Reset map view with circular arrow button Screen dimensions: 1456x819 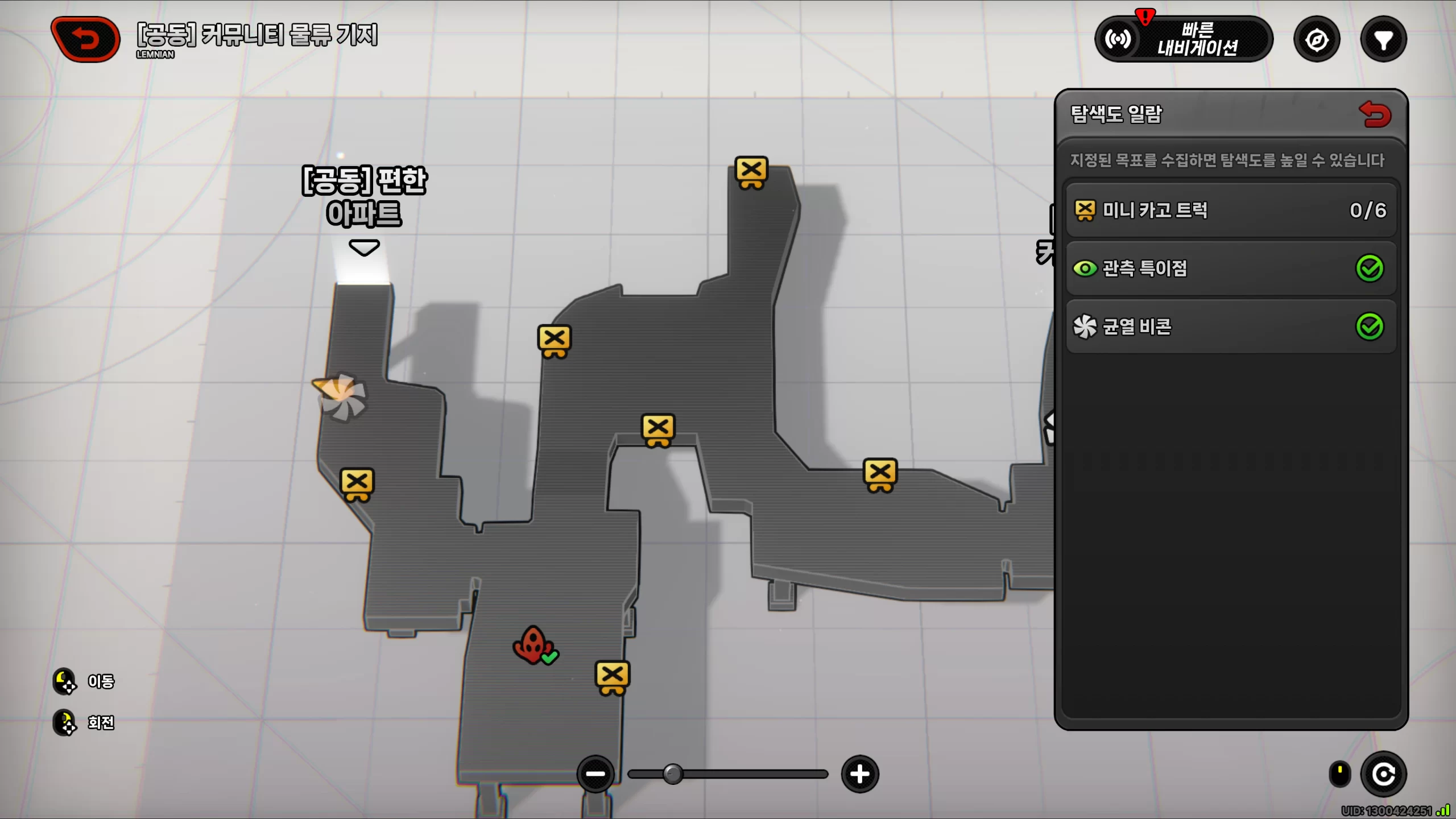(1383, 774)
